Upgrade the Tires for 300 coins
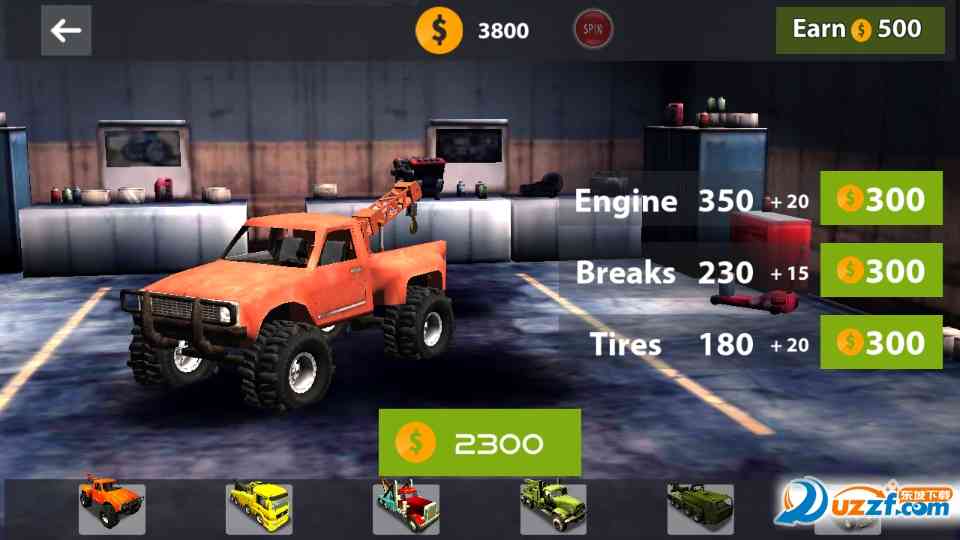The height and width of the screenshot is (540, 960). pos(881,343)
